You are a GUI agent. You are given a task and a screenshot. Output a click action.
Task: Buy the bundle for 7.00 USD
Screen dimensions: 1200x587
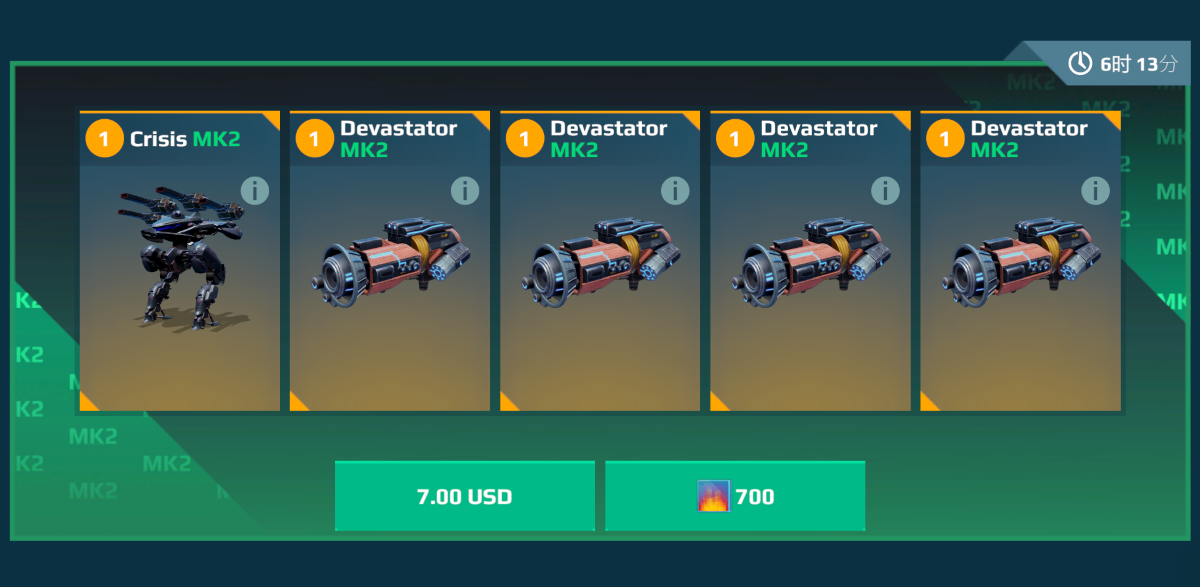point(464,496)
